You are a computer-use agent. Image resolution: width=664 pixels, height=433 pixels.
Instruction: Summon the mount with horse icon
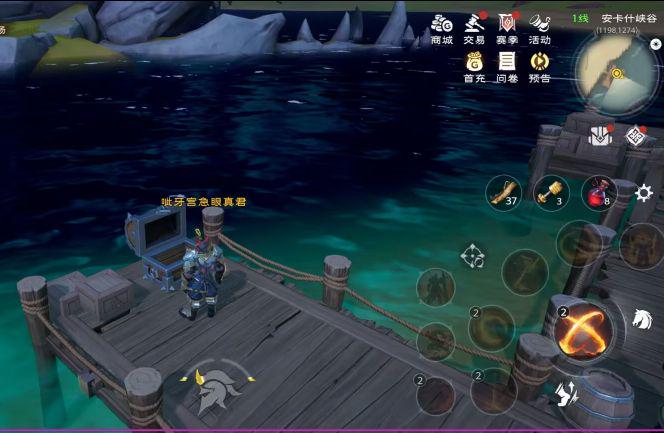click(x=641, y=320)
